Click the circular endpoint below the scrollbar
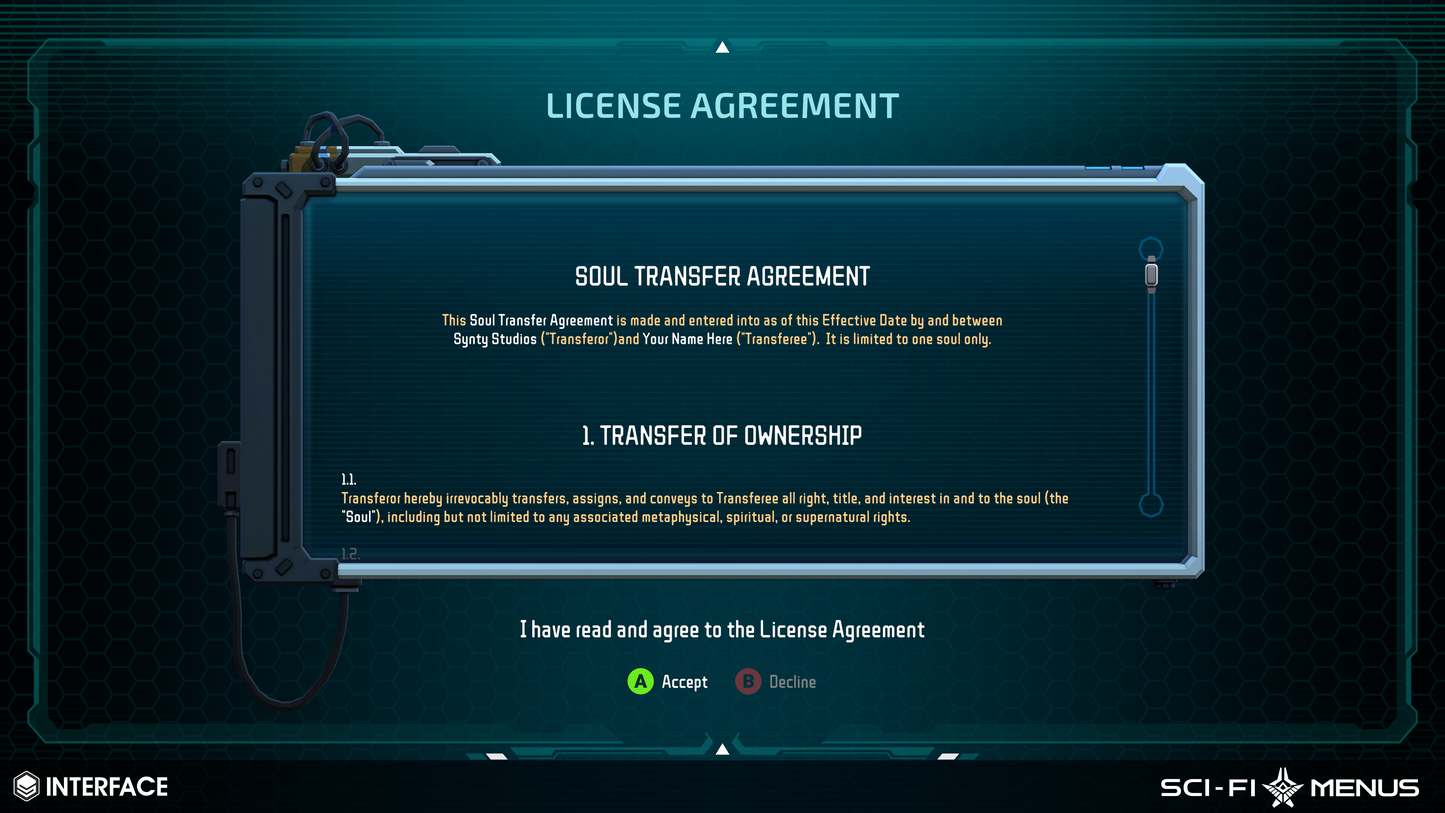This screenshot has height=813, width=1445. tap(1151, 507)
